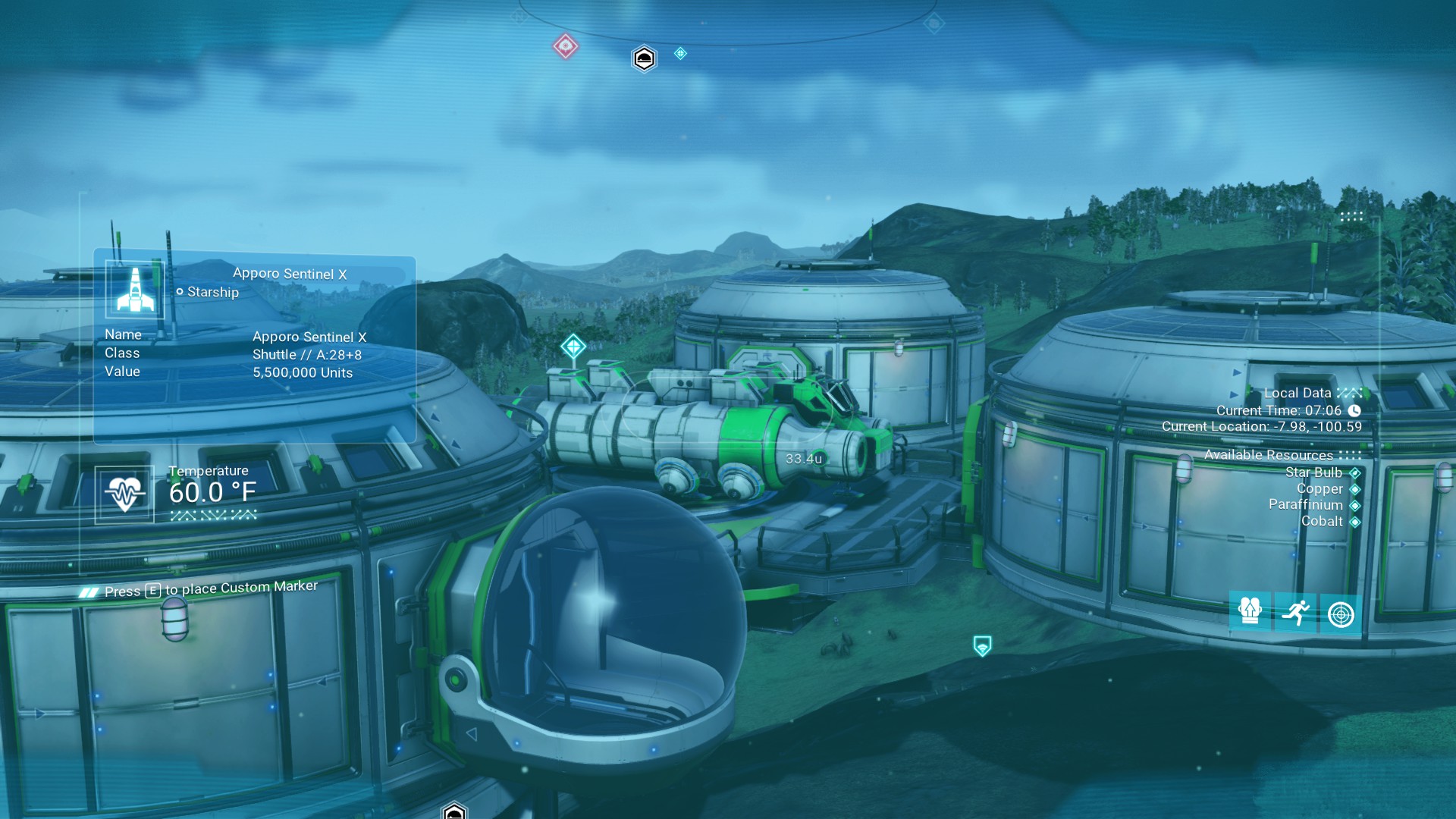The width and height of the screenshot is (1456, 819).
Task: Click the starship icon in the scan panel
Action: coord(135,290)
